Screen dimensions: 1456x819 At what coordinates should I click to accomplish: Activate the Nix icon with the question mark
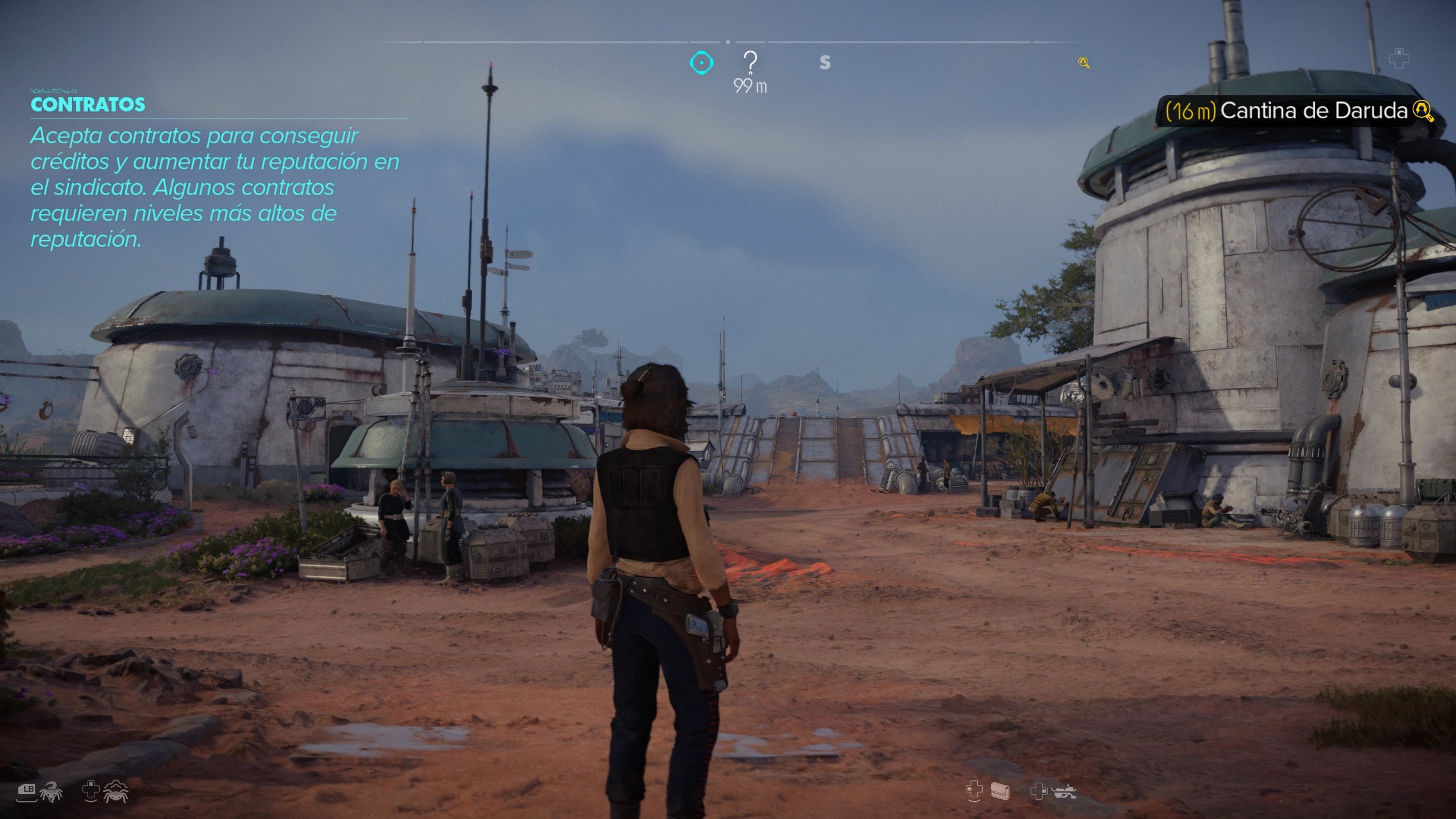pyautogui.click(x=51, y=792)
